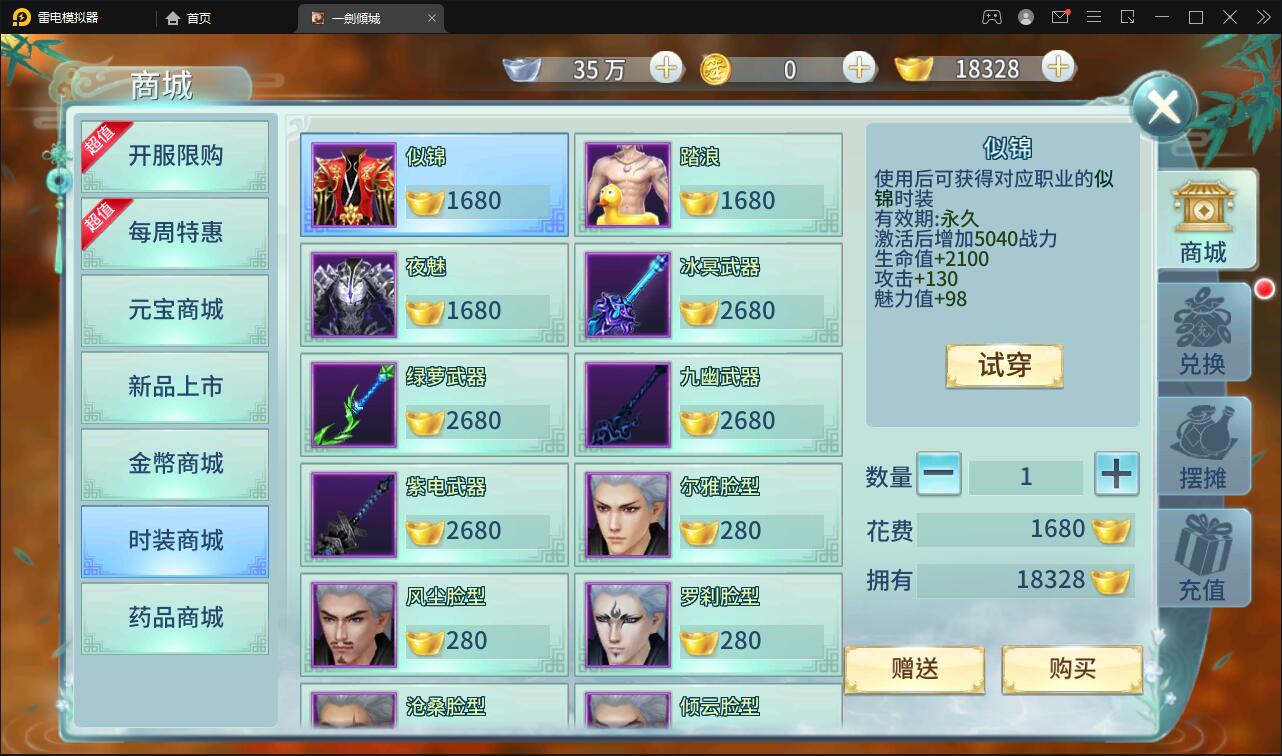Viewport: 1282px width, 756px height.
Task: Open the hamburger menu in the title bar
Action: point(1095,17)
